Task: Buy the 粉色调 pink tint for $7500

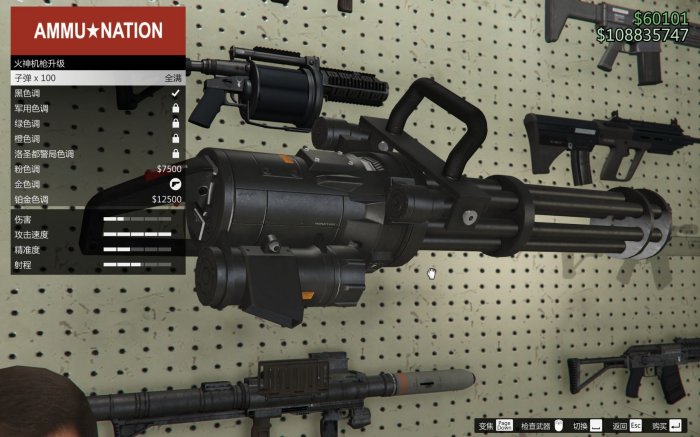Action: click(x=97, y=169)
